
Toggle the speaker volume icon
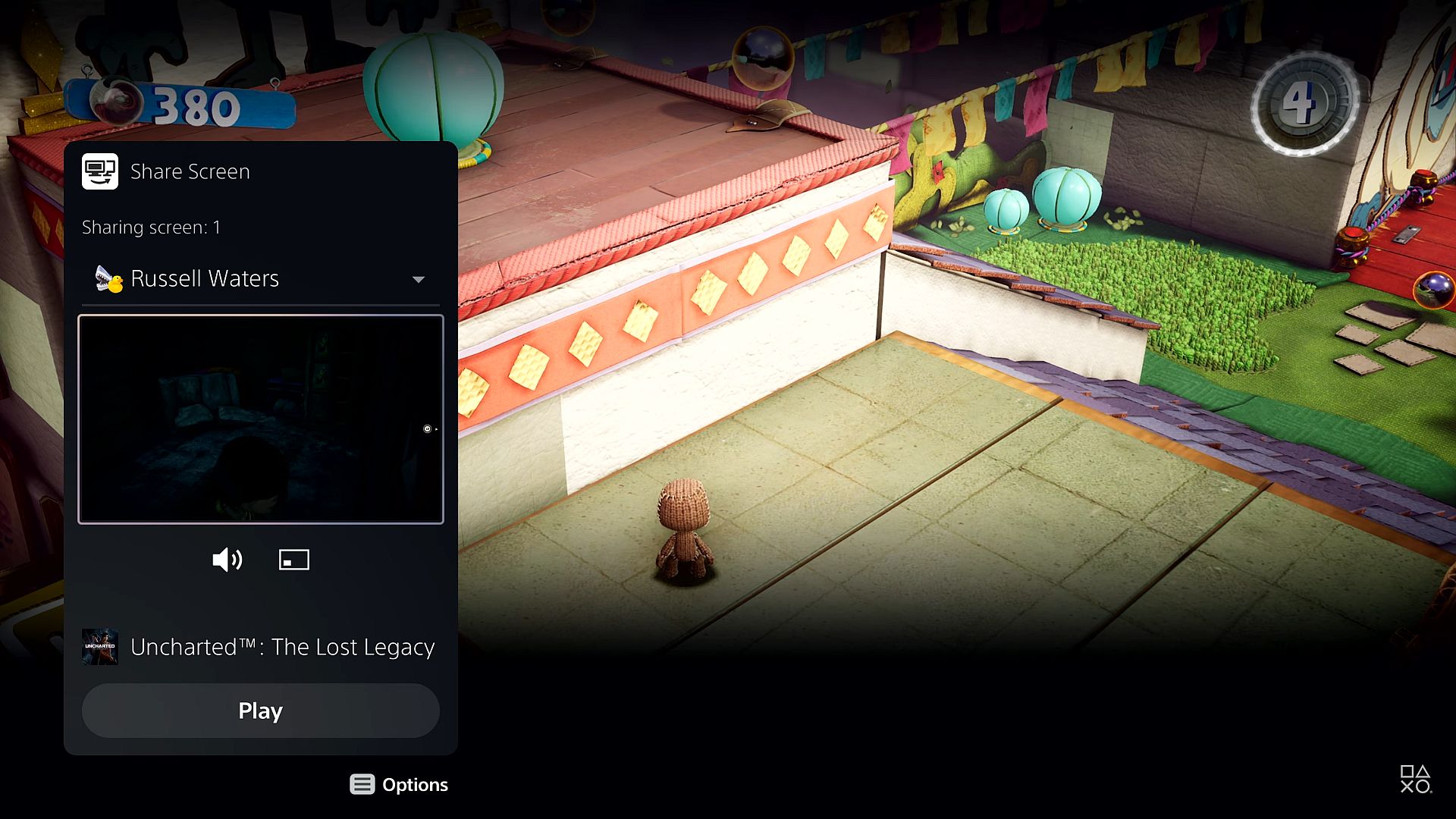[x=227, y=560]
